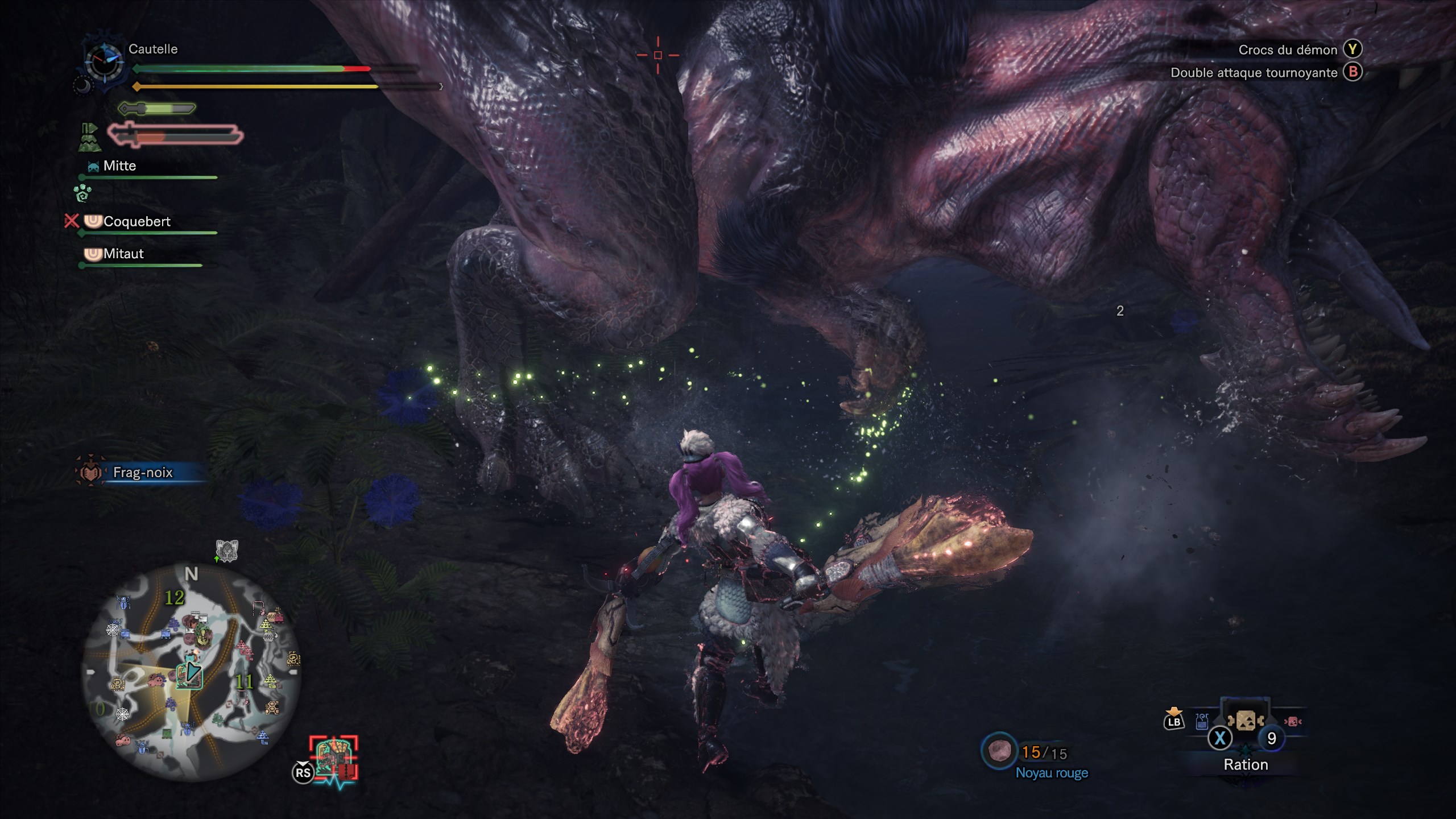Select Mitaut in the party list

pos(123,254)
